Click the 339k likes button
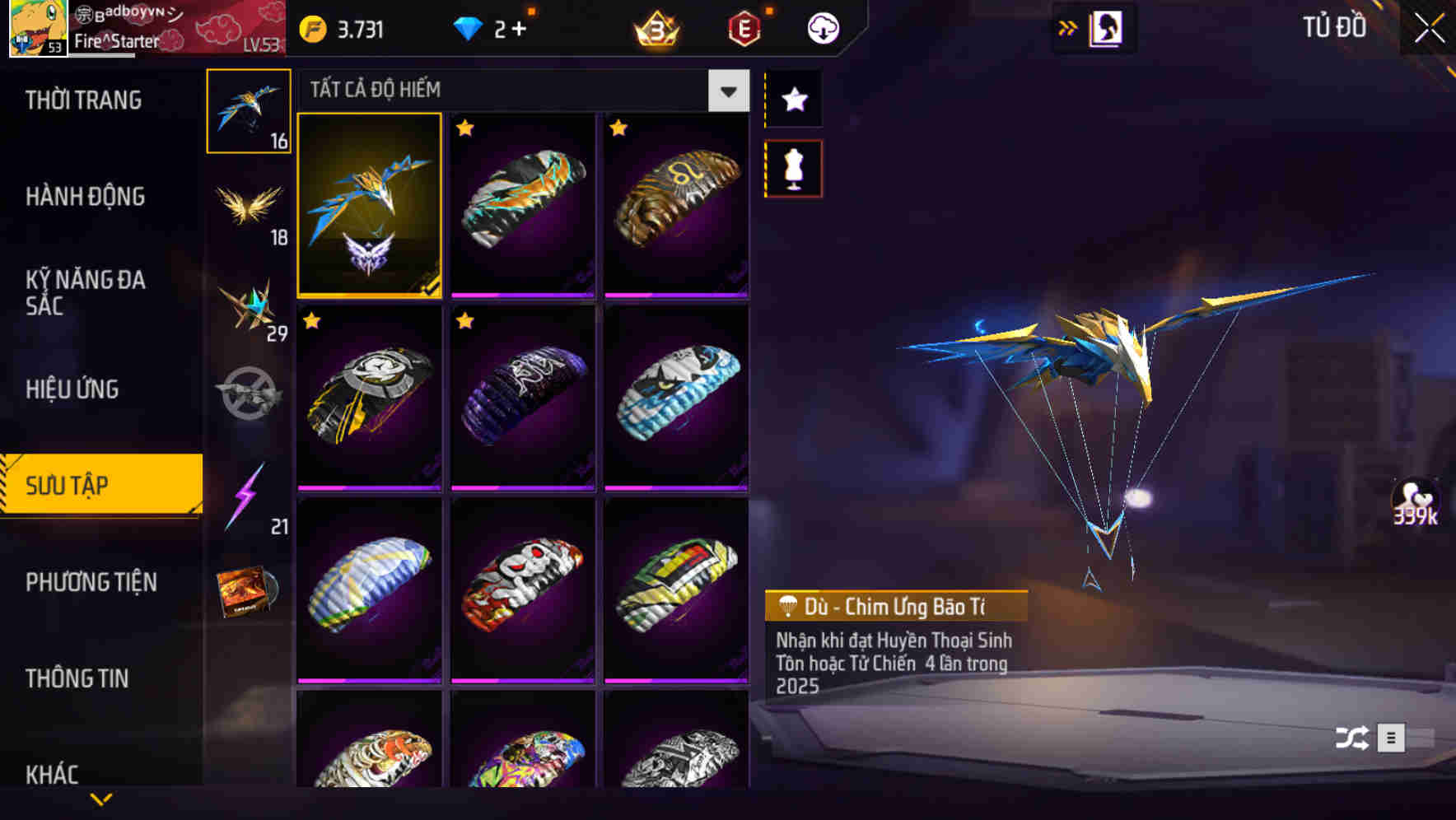1456x820 pixels. point(1415,504)
